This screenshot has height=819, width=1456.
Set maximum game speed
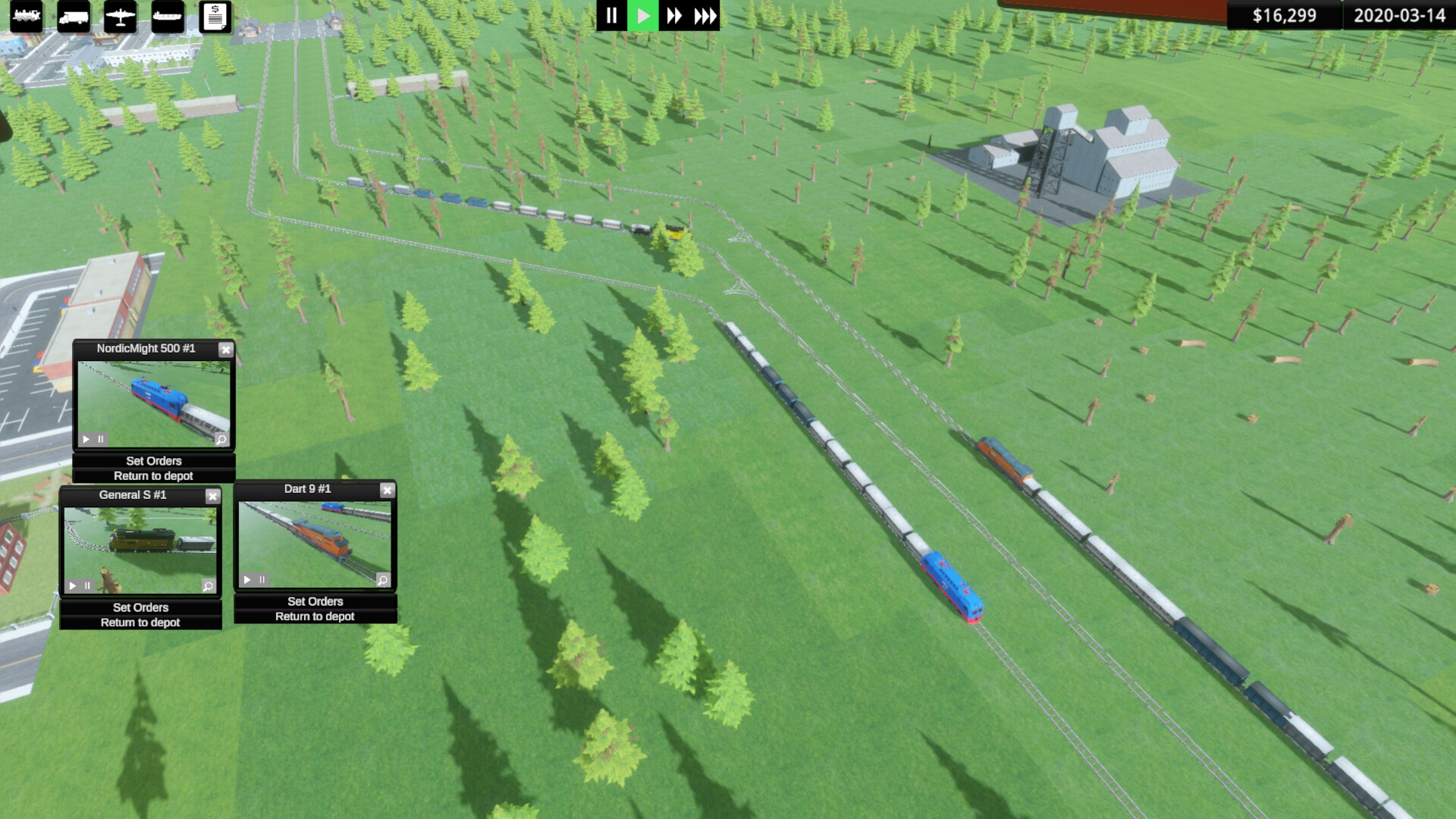(704, 15)
